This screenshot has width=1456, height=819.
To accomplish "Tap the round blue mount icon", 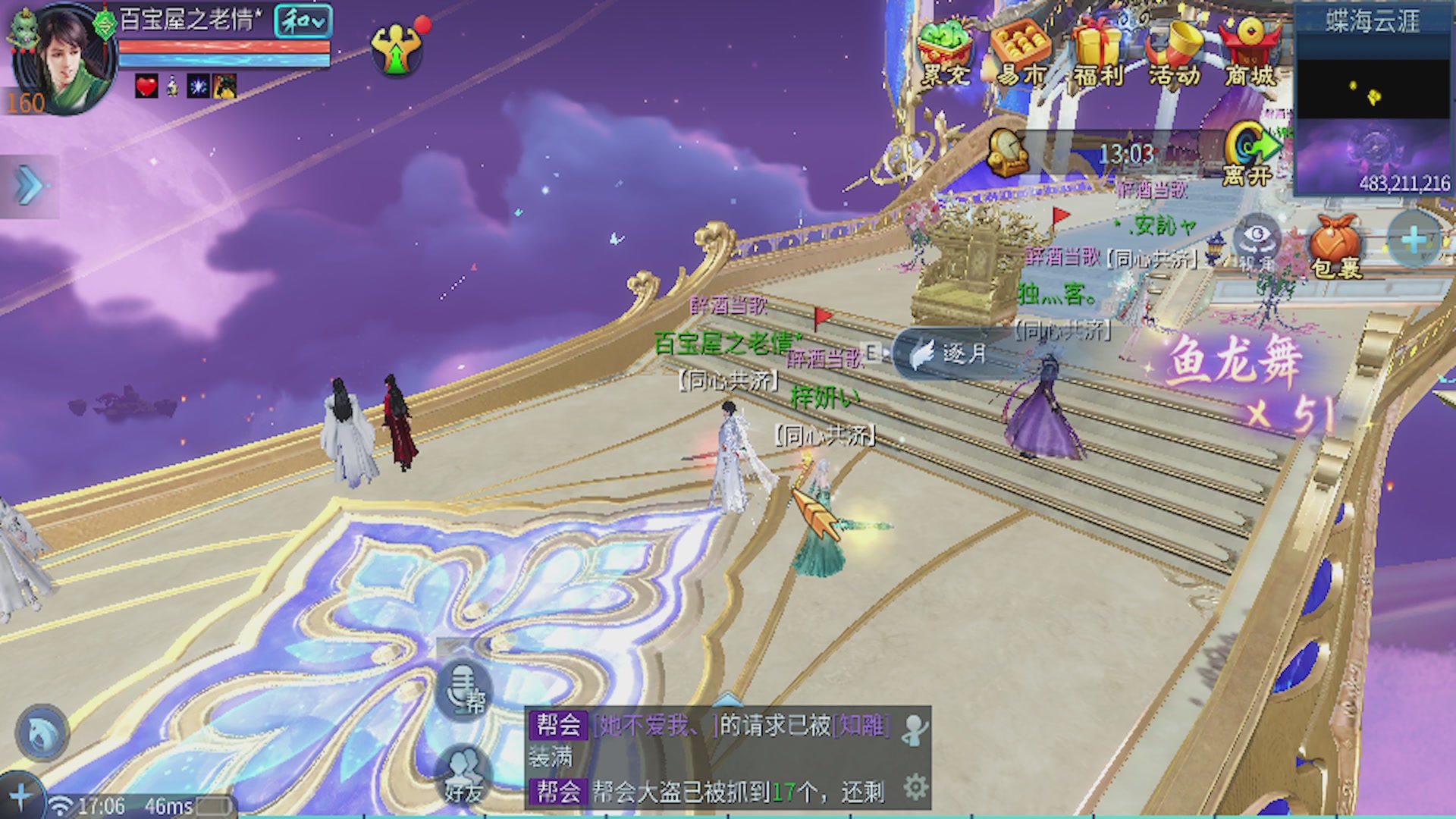I will (42, 732).
